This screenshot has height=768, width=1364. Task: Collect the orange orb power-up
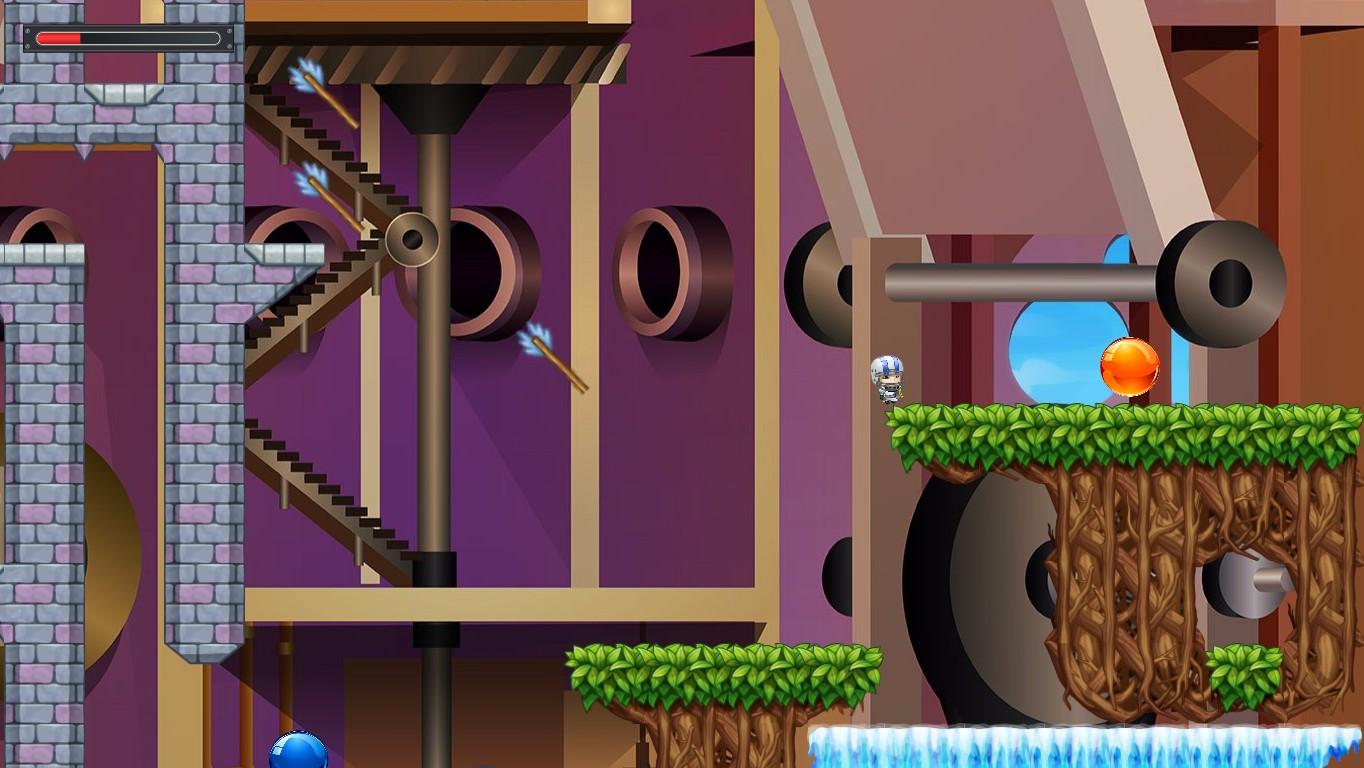(x=1130, y=367)
